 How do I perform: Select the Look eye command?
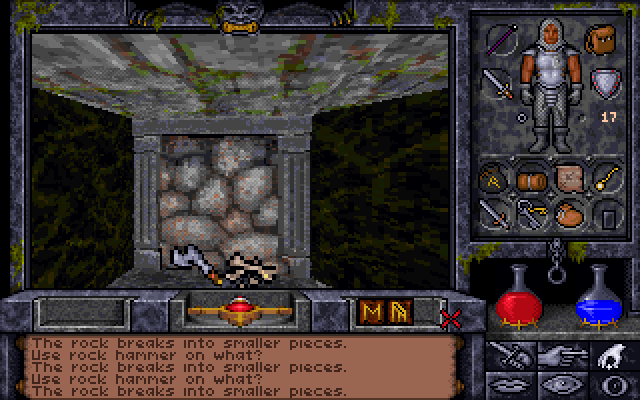click(561, 383)
